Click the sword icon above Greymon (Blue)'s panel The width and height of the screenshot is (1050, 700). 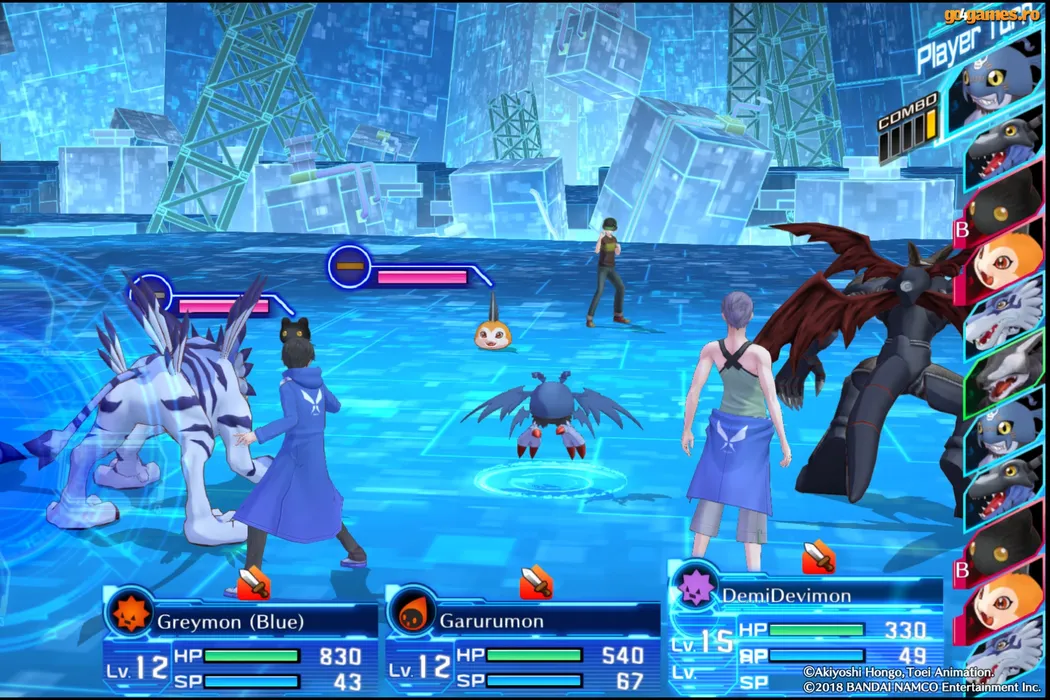point(254,581)
